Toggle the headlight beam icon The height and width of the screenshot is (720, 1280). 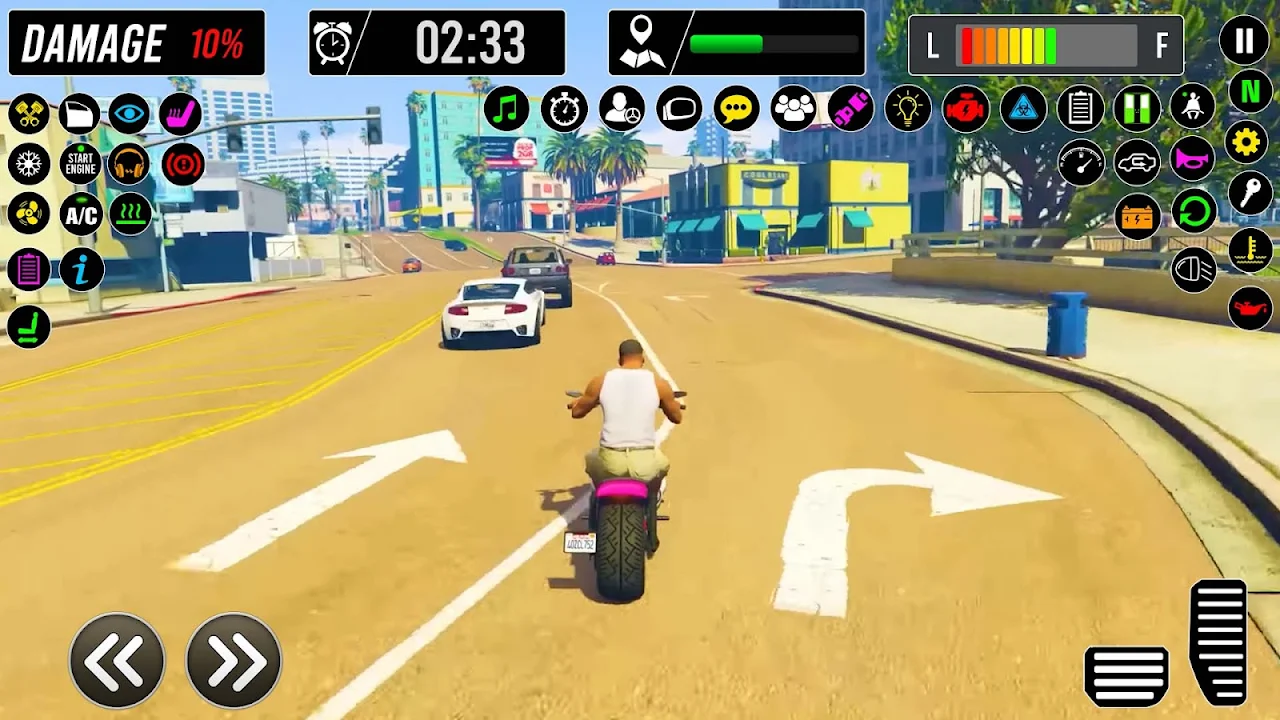point(1193,270)
